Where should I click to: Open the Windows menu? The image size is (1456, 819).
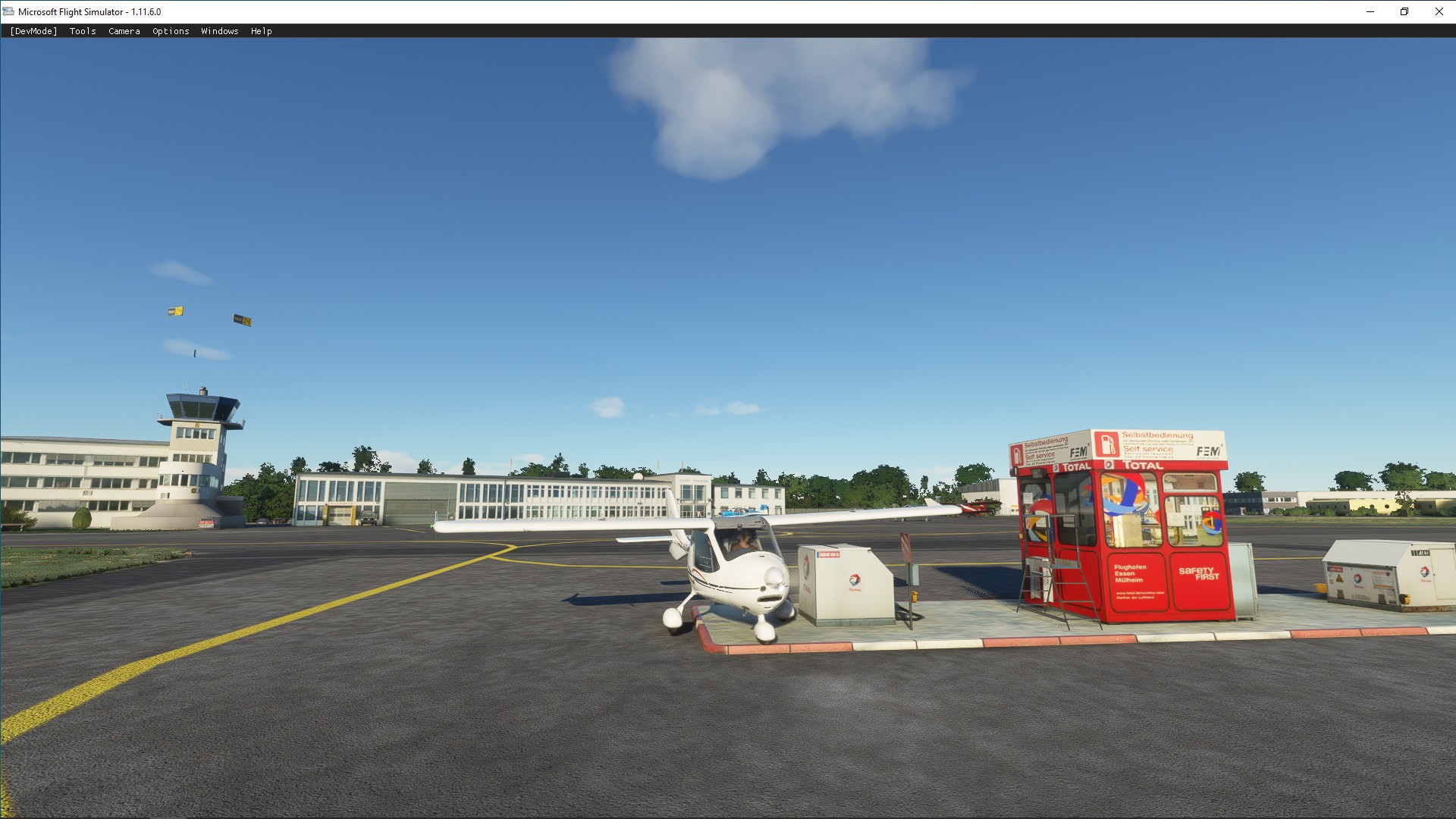point(220,31)
